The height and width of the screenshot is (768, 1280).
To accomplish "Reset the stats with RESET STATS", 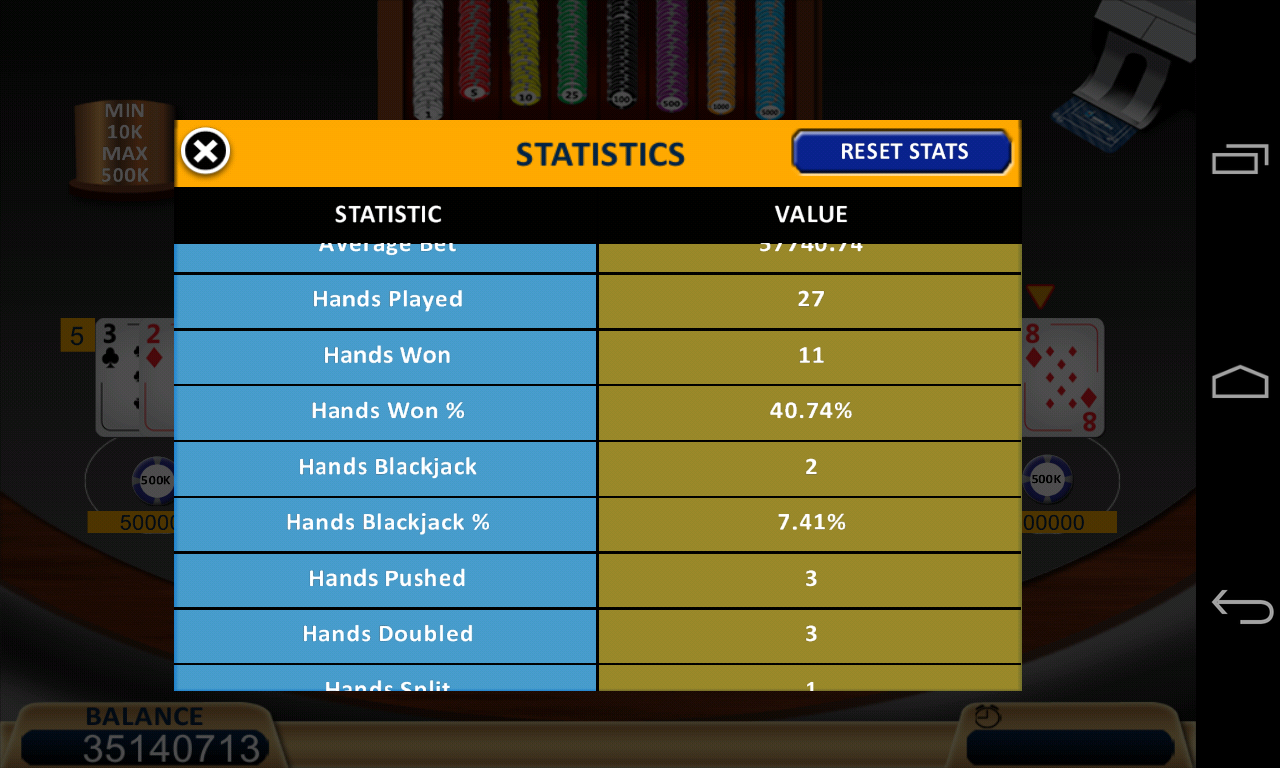I will [902, 152].
